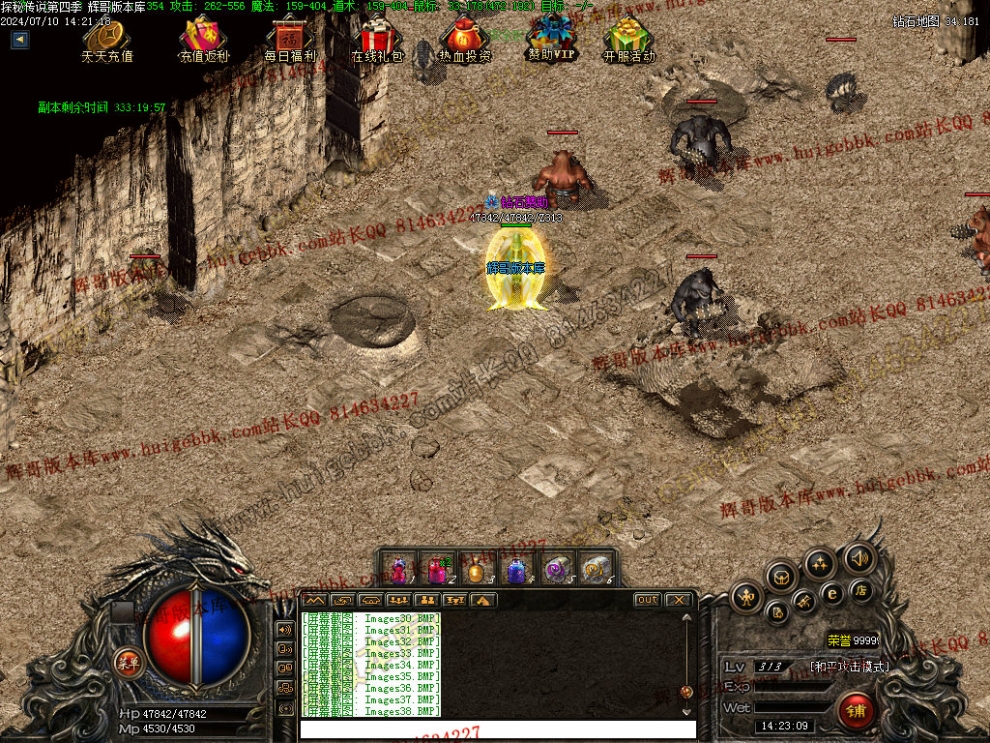This screenshot has width=990, height=743.
Task: Click the chat panel's 'out' button
Action: click(647, 600)
